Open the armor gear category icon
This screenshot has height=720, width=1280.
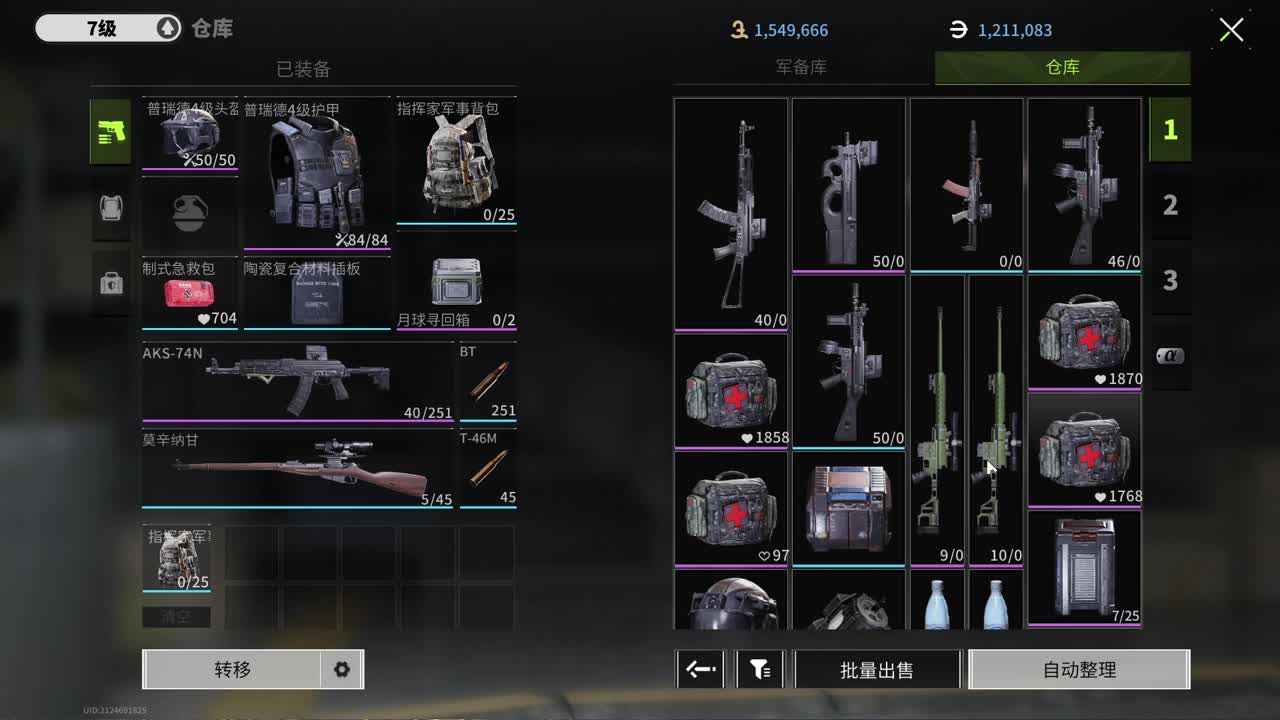(x=110, y=208)
